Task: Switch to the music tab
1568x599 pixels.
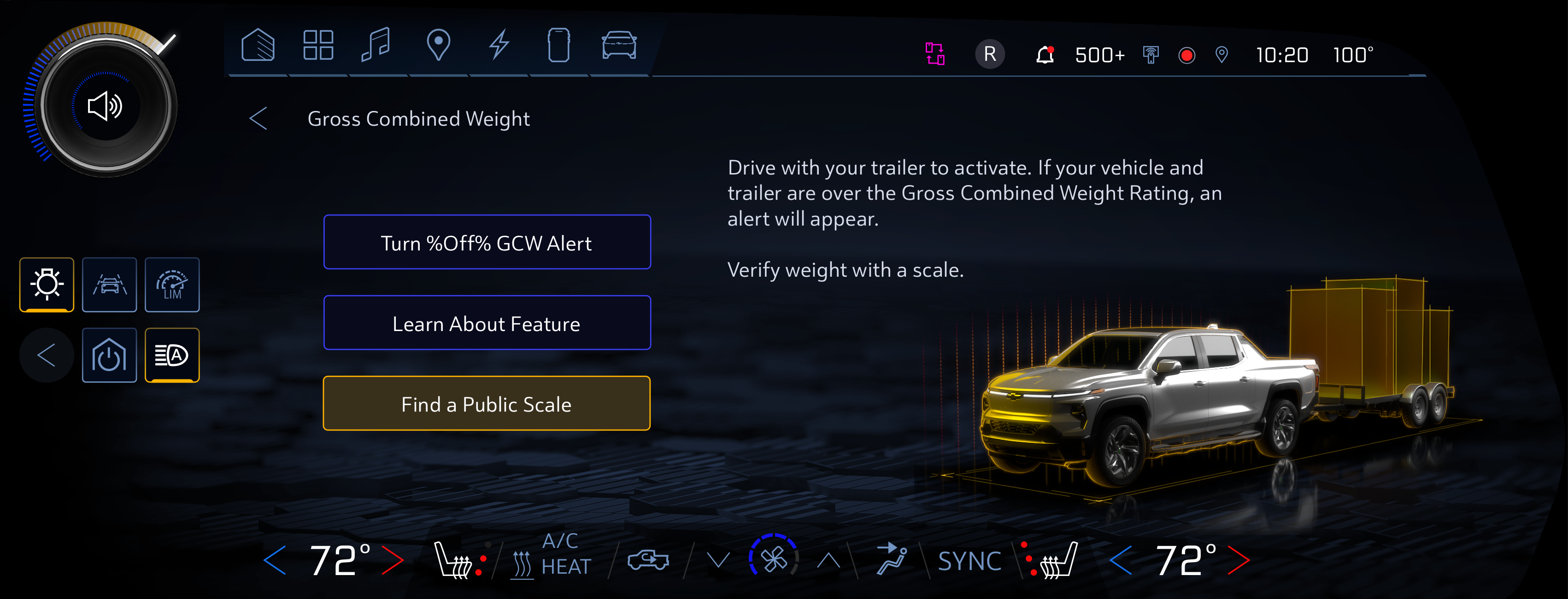Action: pos(376,46)
